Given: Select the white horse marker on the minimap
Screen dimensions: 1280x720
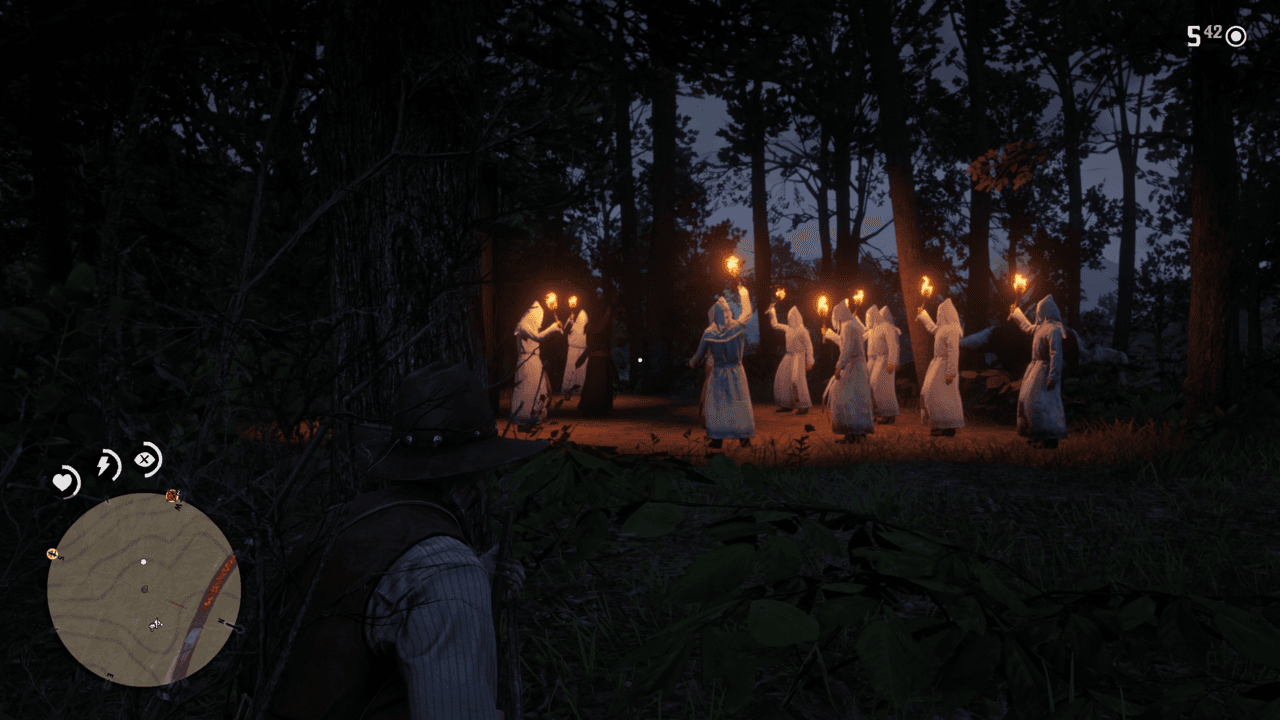Looking at the screenshot, I should (x=155, y=625).
